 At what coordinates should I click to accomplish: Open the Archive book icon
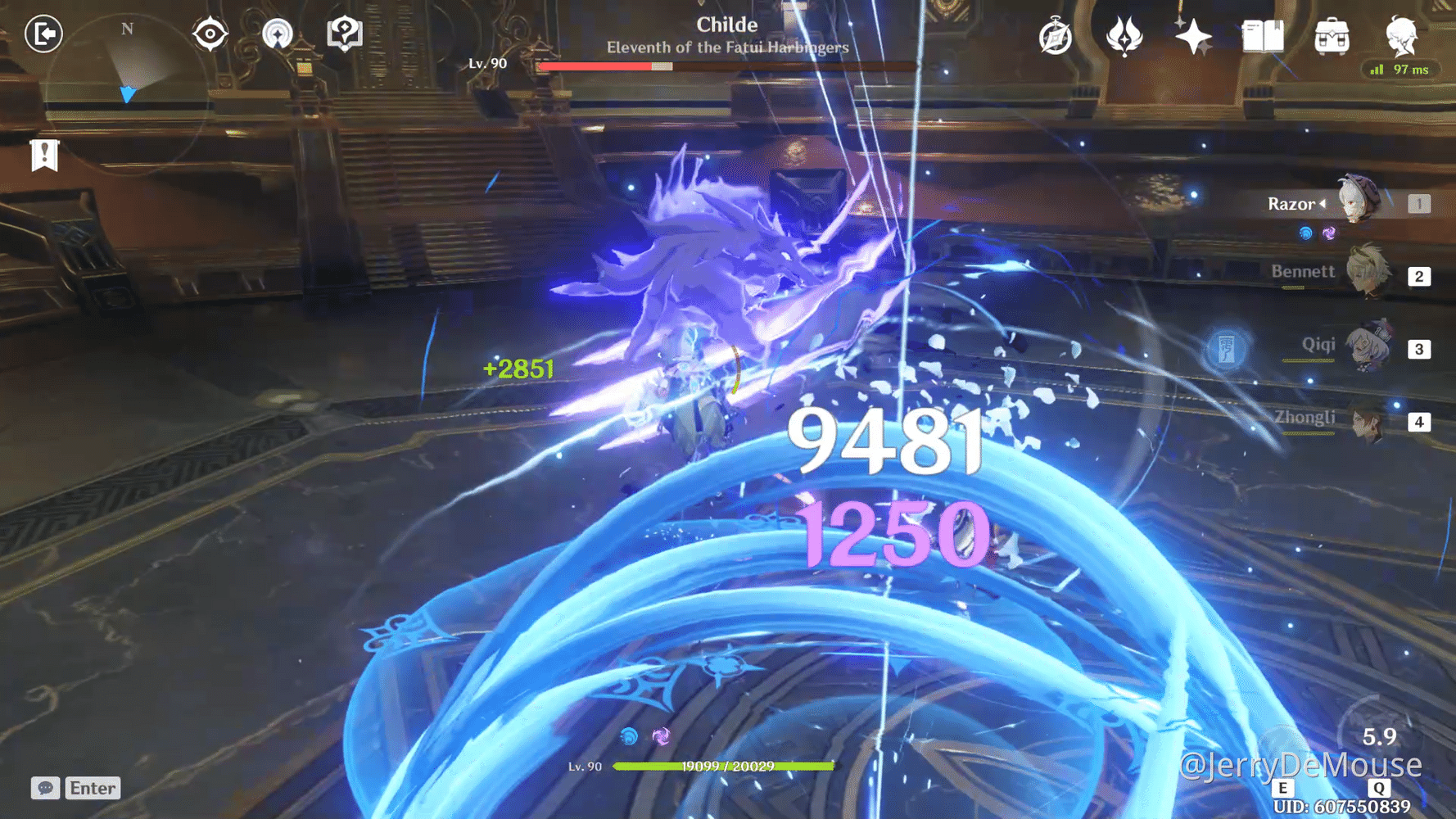point(1263,37)
